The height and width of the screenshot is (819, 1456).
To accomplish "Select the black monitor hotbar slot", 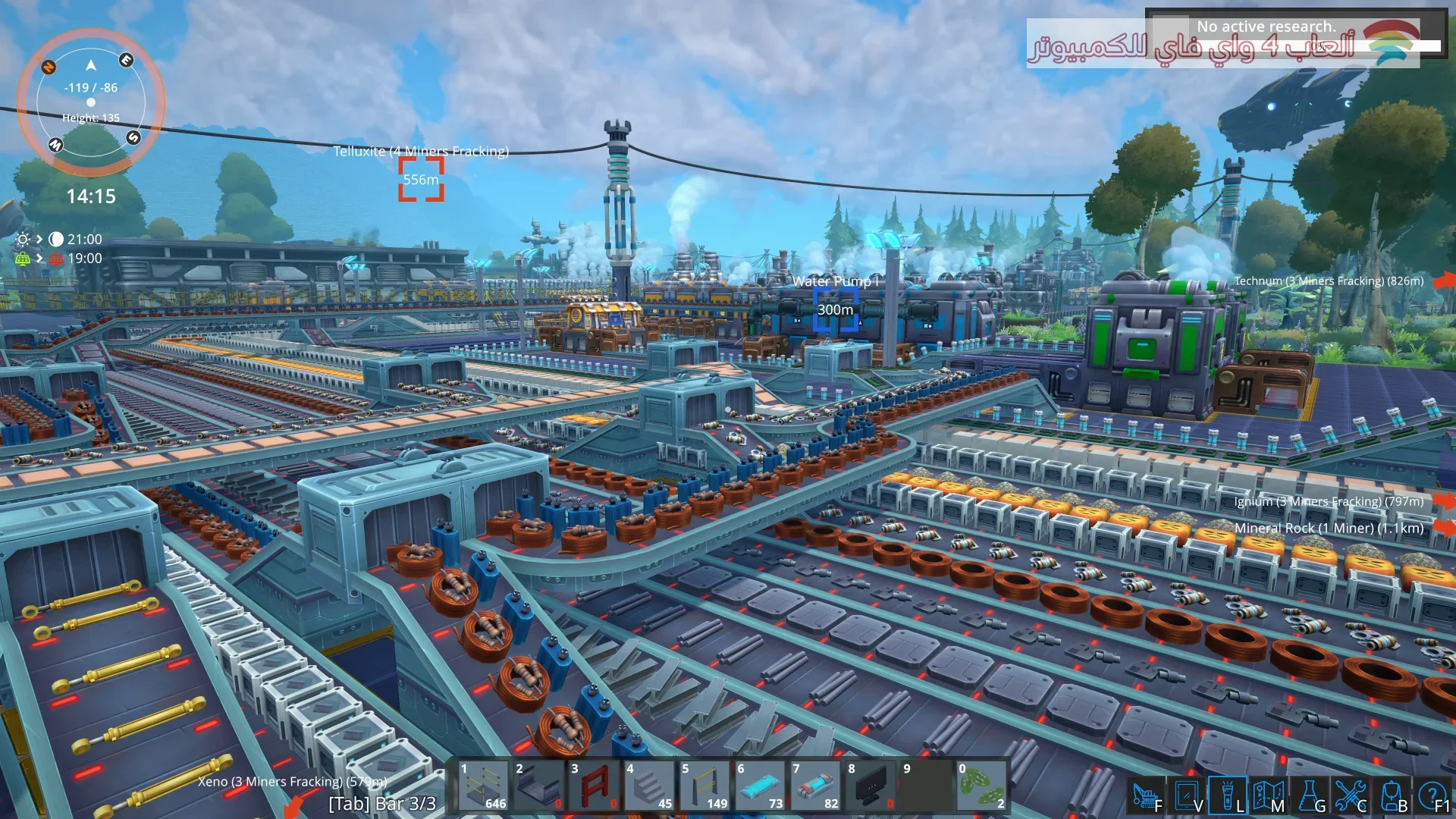I will (871, 786).
